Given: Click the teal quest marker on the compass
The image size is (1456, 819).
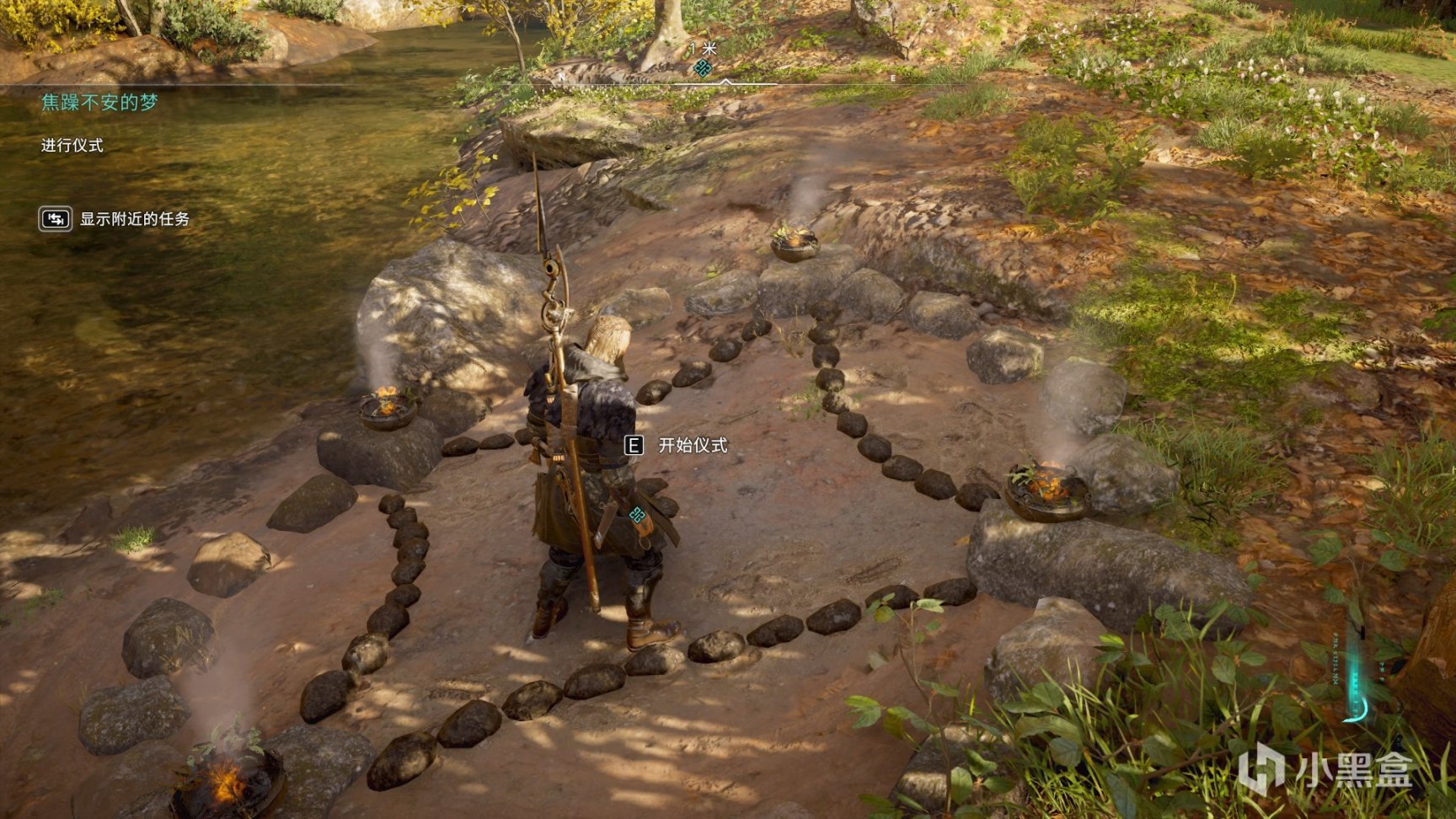Looking at the screenshot, I should tap(702, 69).
